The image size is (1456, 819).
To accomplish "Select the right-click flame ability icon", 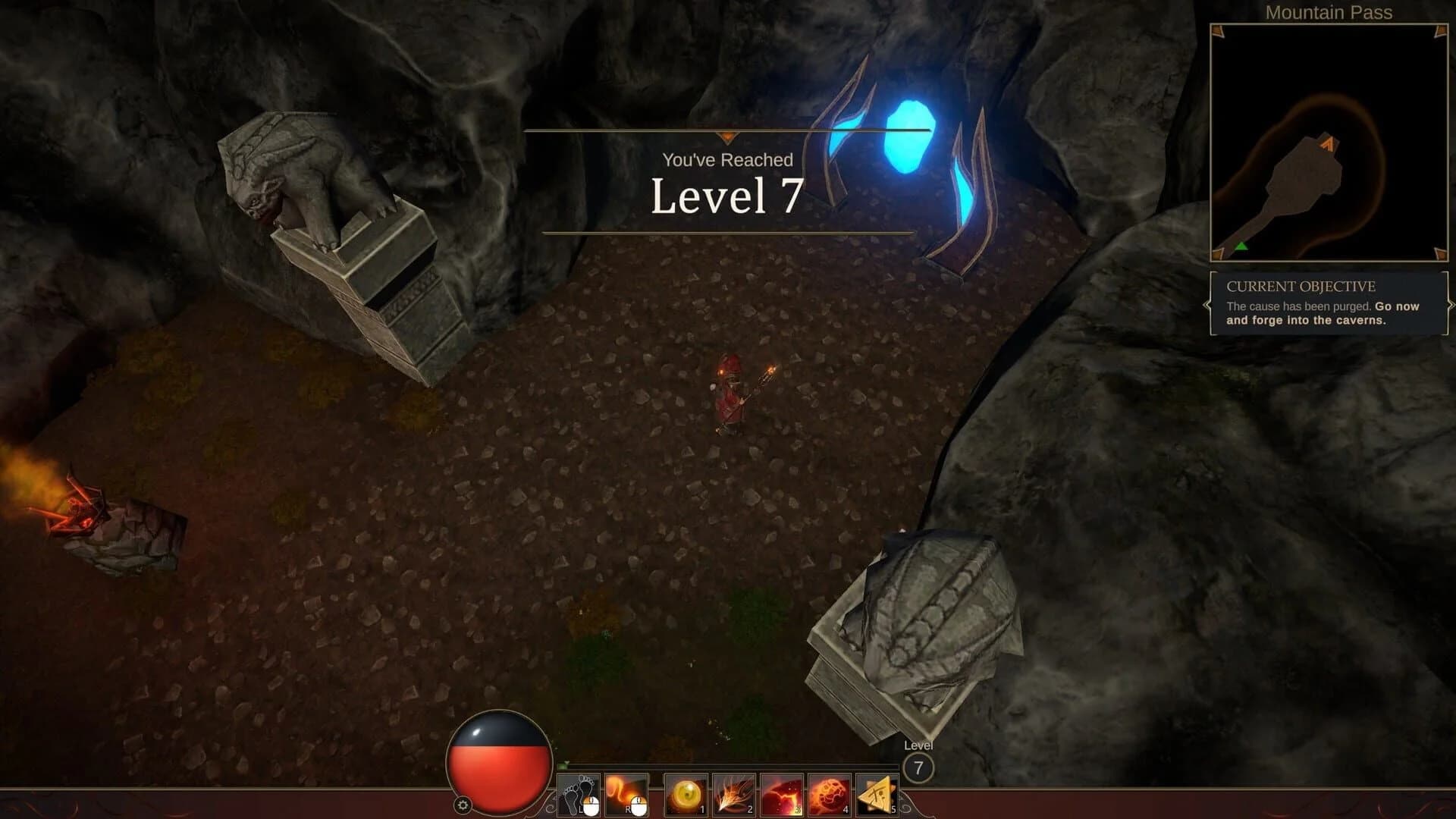I will pos(625,793).
